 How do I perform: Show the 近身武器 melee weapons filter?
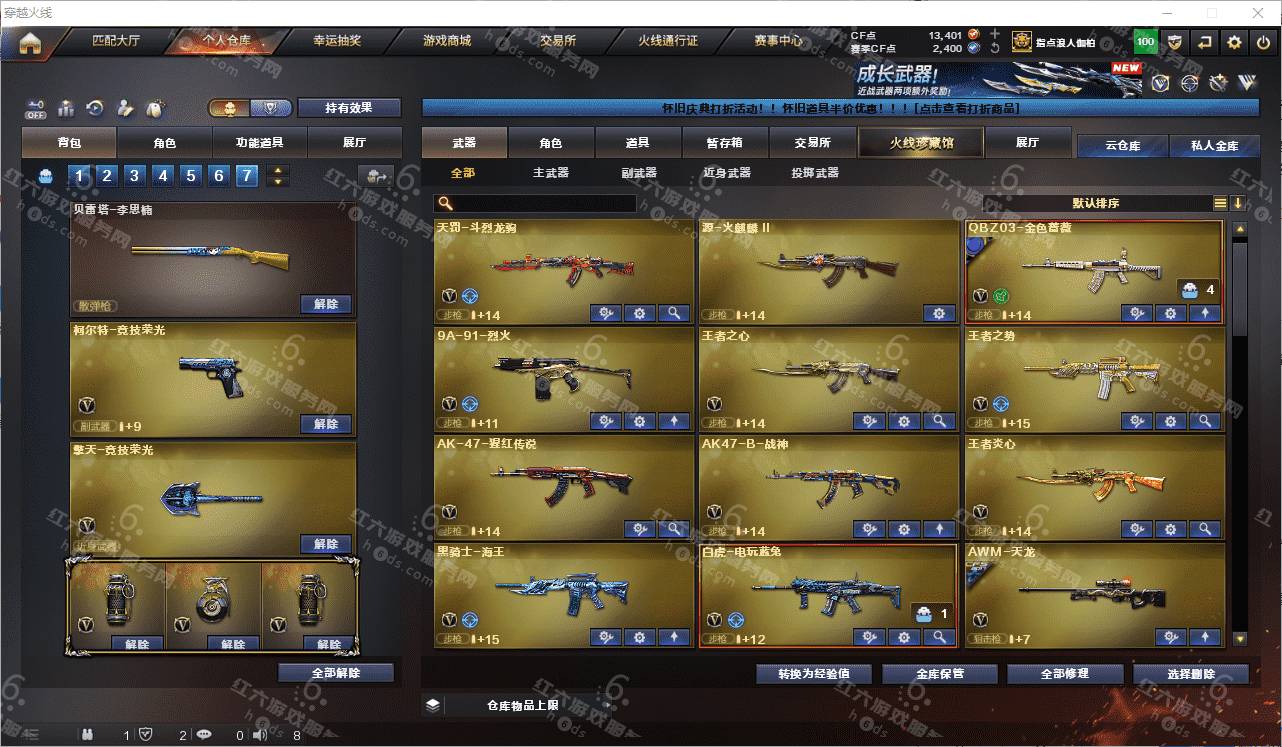click(727, 173)
